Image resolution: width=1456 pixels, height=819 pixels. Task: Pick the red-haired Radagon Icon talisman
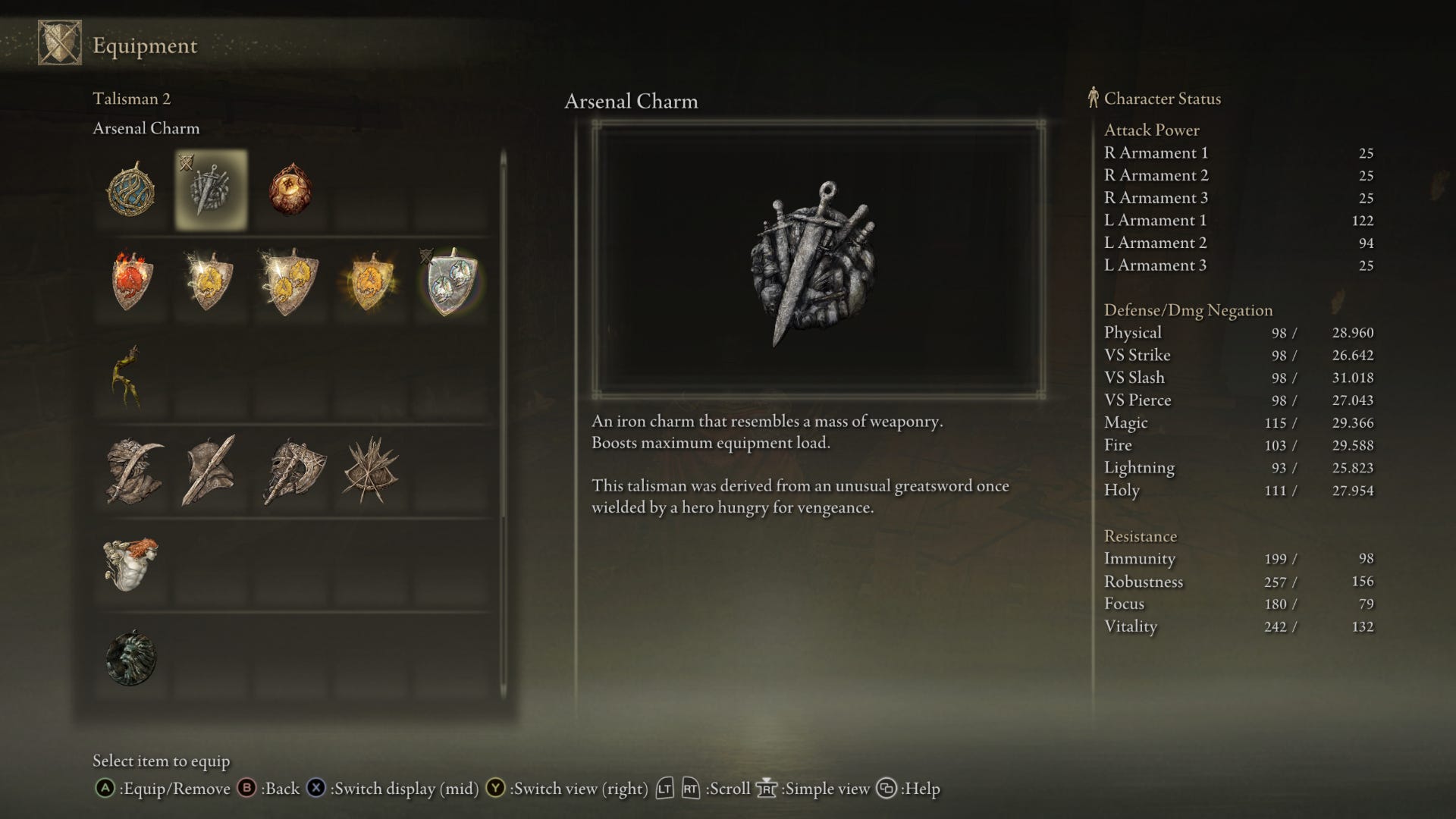131,565
